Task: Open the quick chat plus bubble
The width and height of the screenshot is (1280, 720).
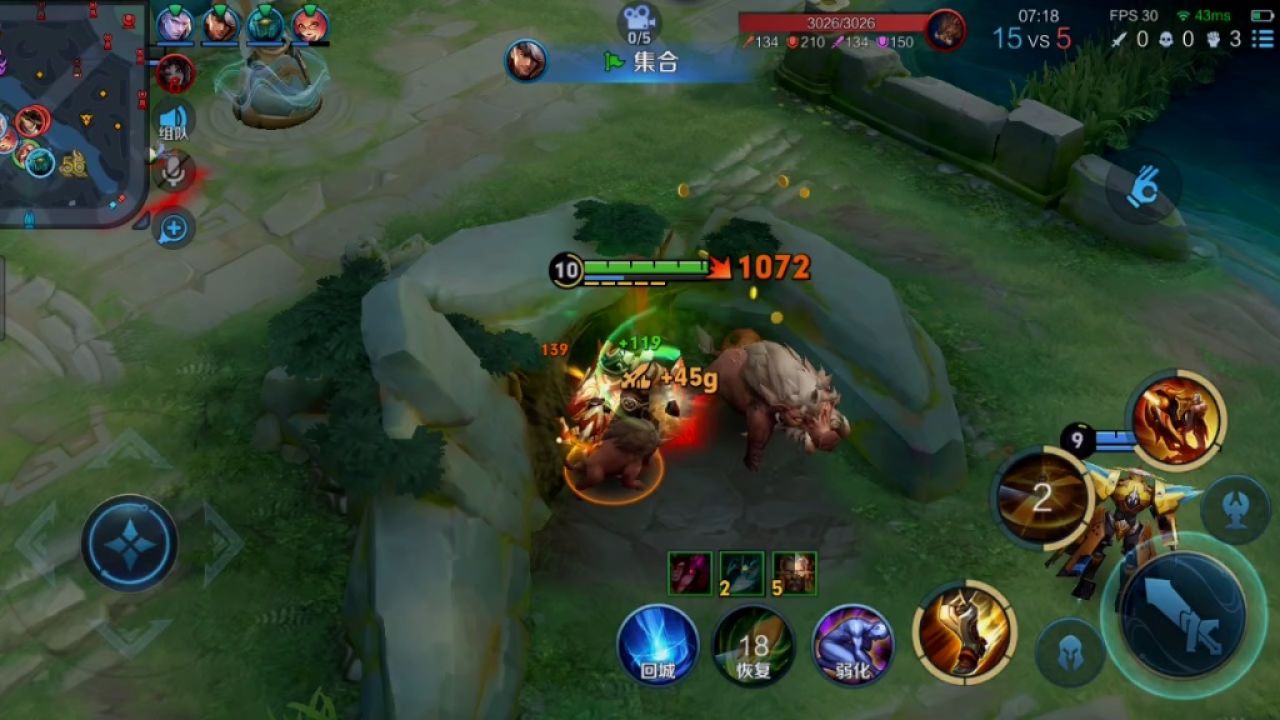Action: click(x=174, y=229)
